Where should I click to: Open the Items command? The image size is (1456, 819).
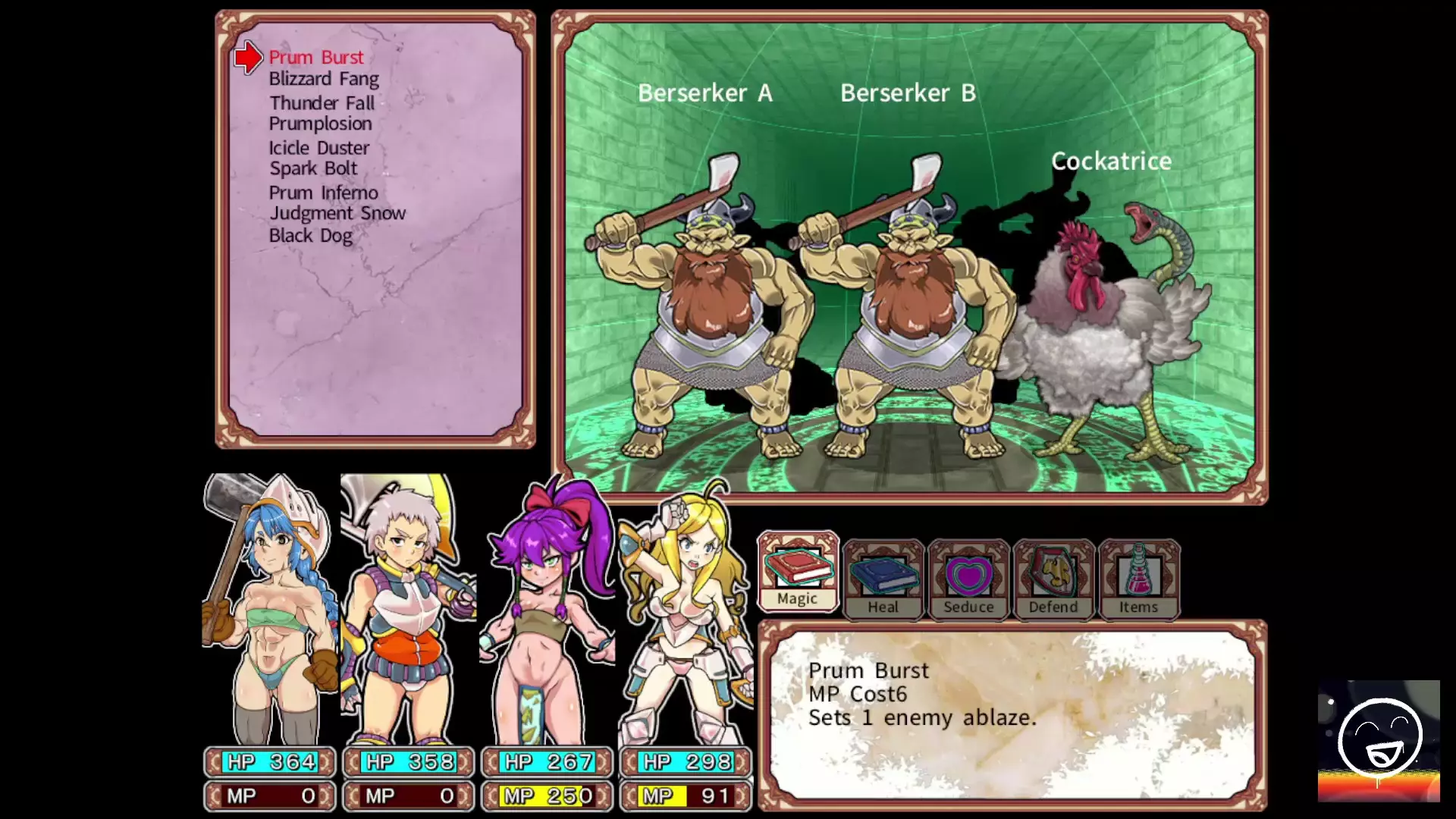(1138, 580)
